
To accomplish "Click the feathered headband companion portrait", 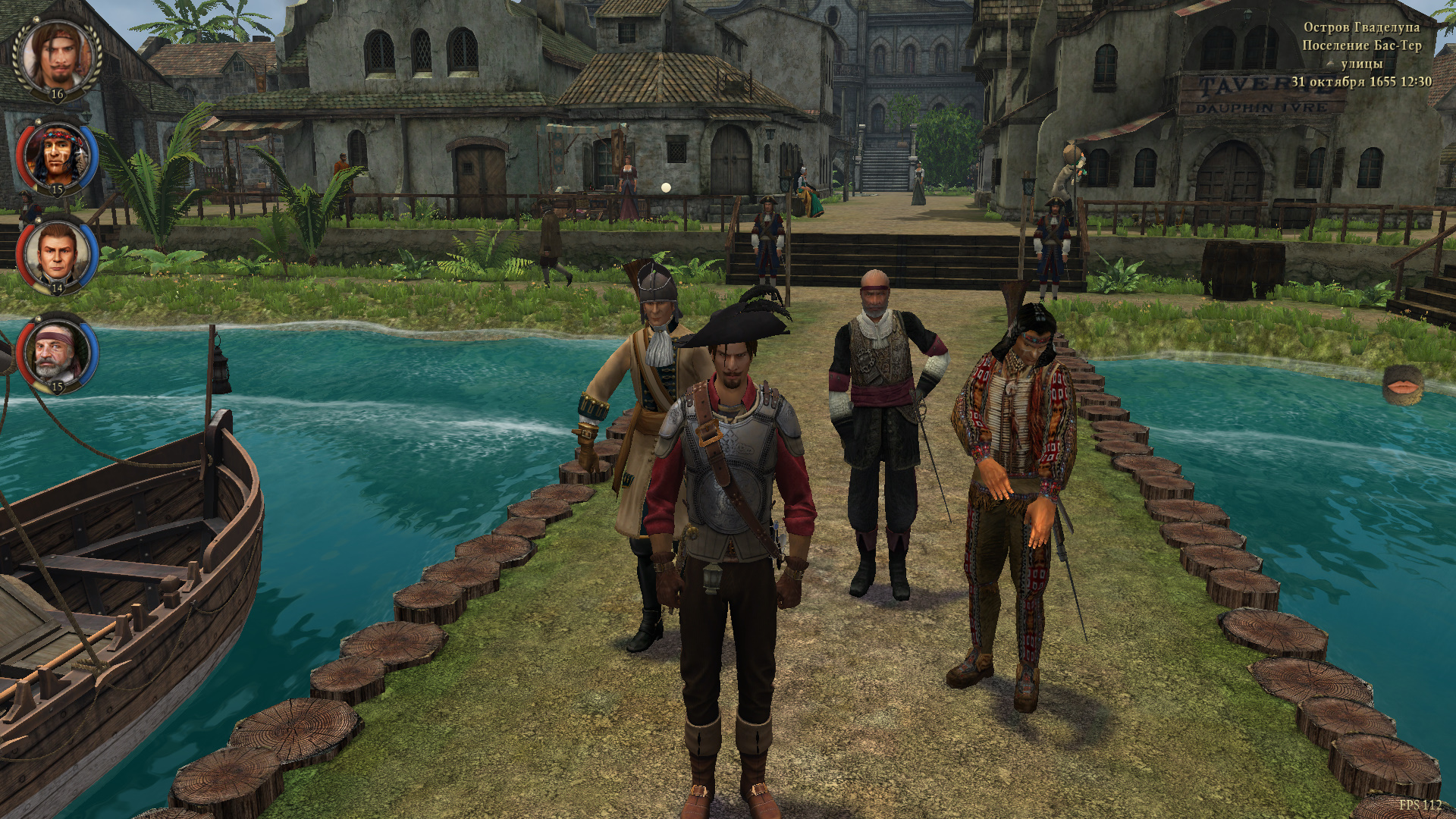I will pos(57,157).
